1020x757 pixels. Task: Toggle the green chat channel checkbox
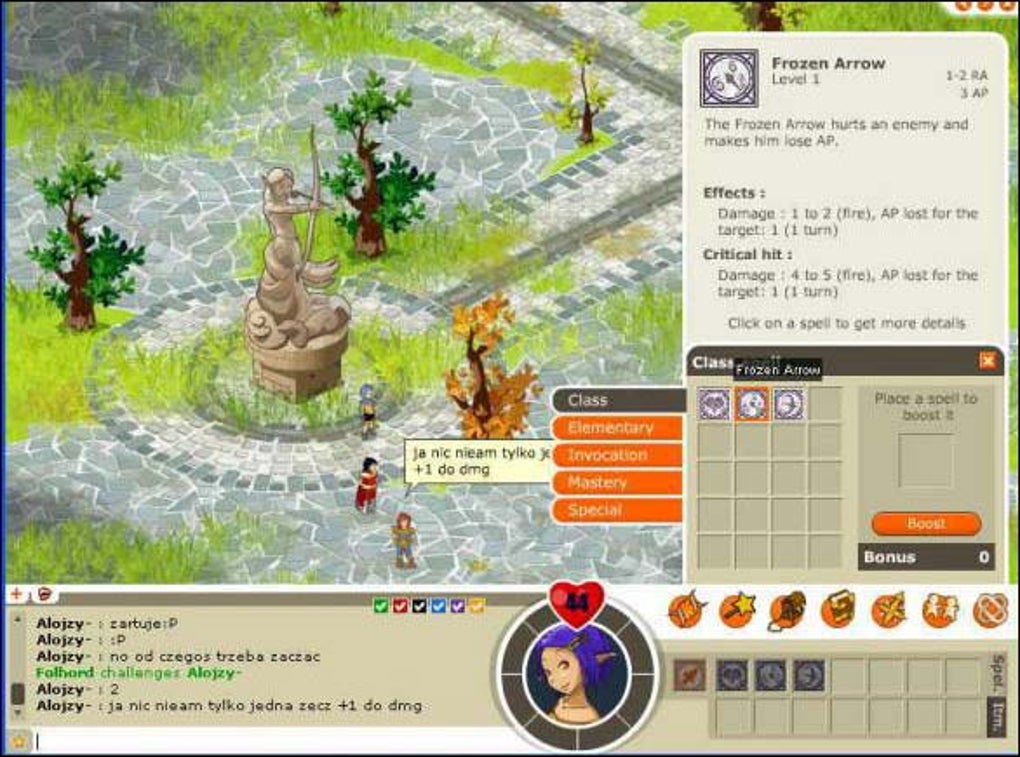(380, 605)
